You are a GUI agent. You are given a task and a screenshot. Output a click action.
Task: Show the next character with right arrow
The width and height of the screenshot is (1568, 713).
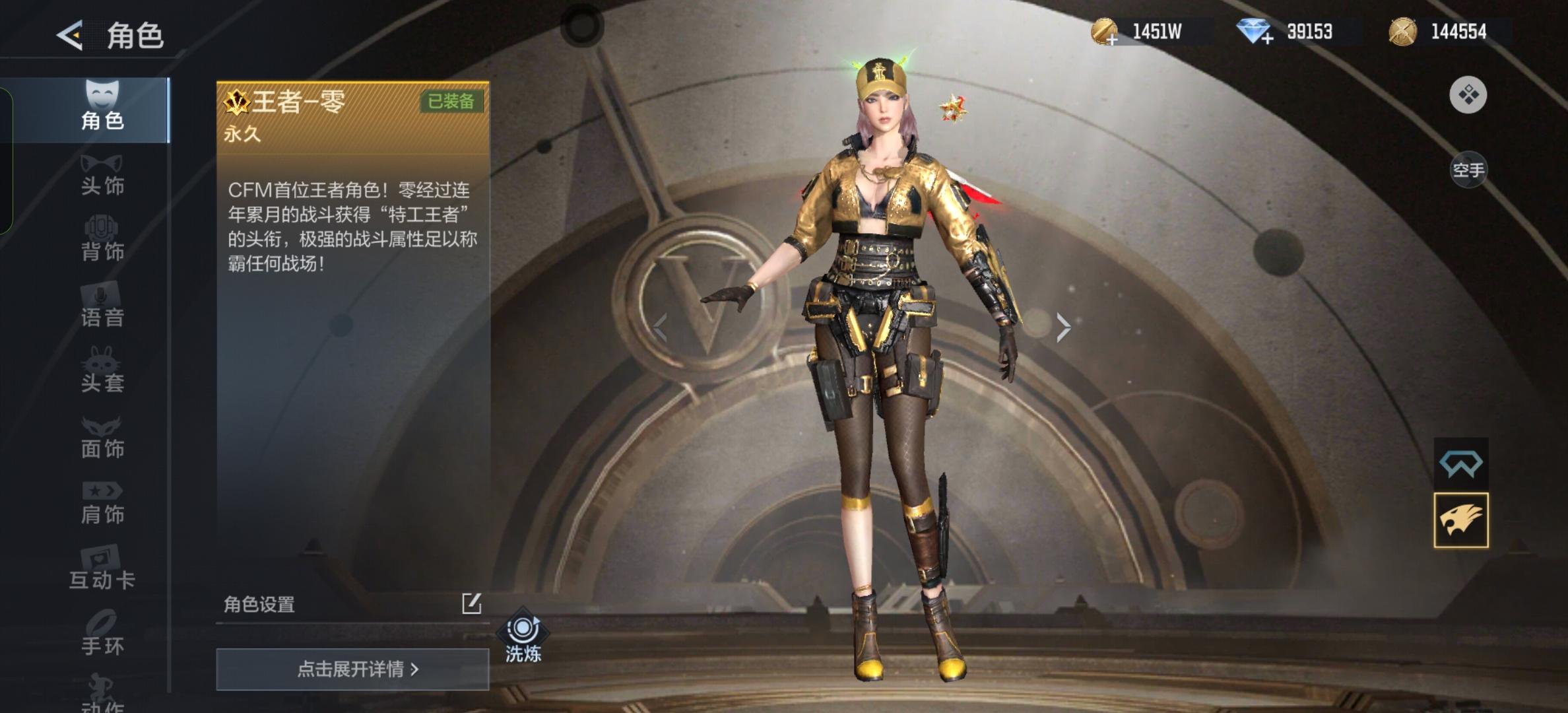pos(1062,327)
